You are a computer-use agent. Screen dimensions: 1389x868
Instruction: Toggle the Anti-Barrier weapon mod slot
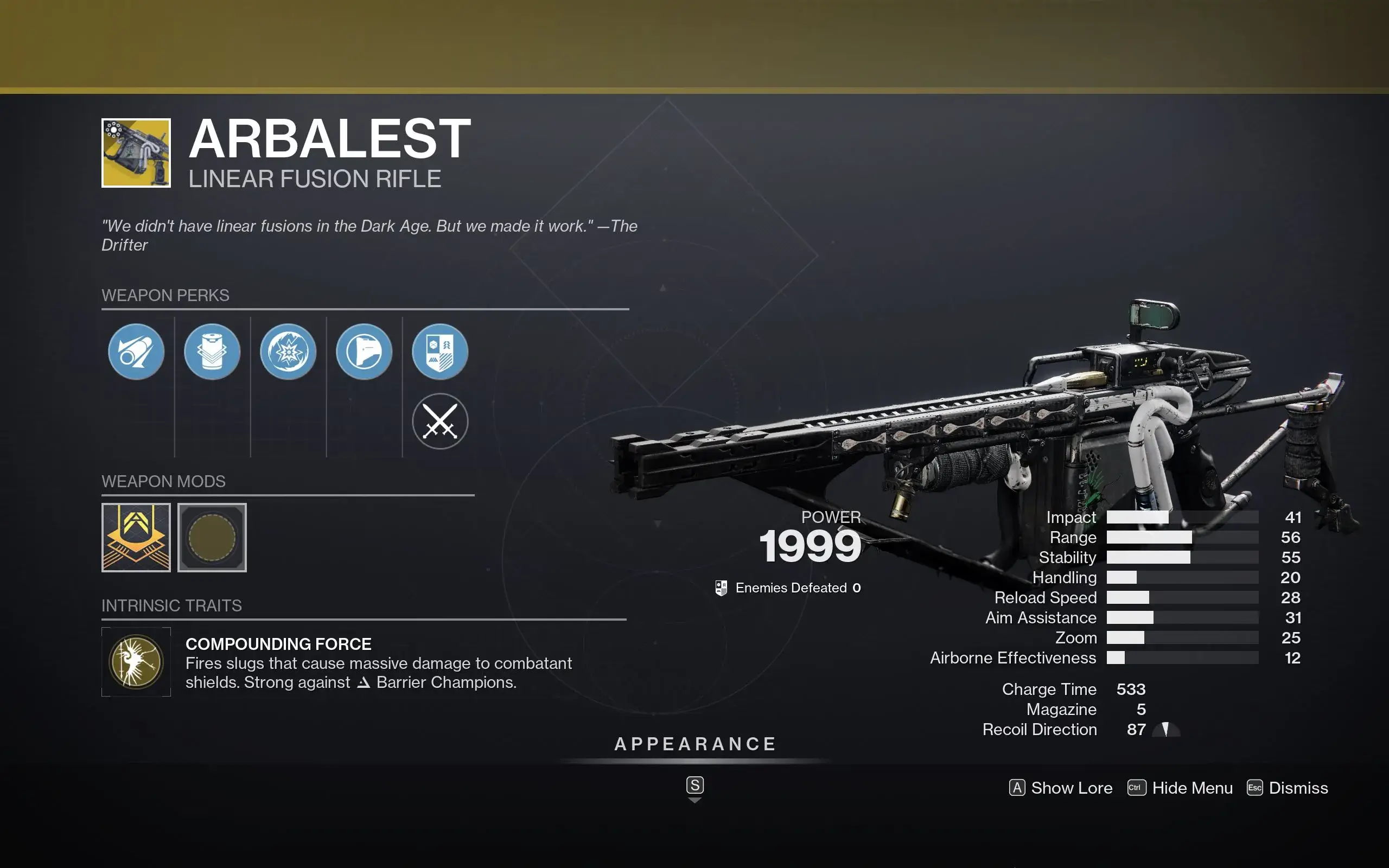(136, 537)
